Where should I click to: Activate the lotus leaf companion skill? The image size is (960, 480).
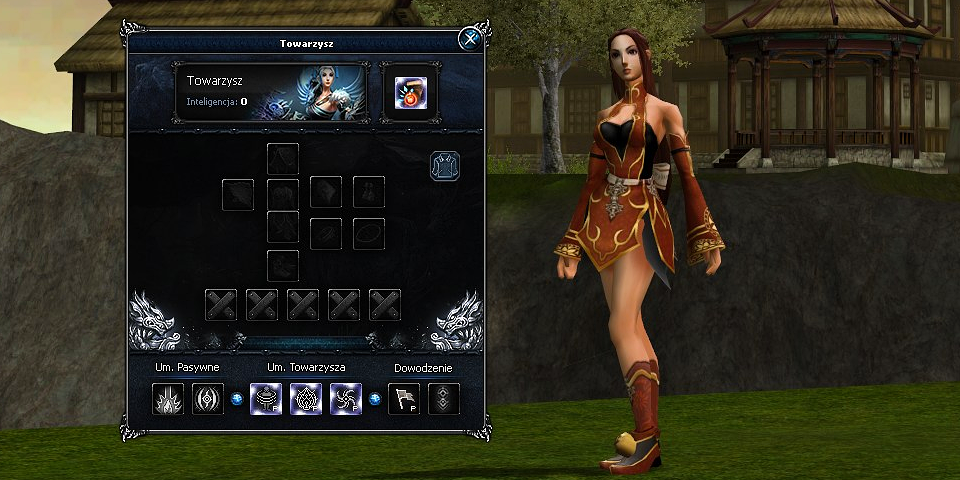pyautogui.click(x=306, y=399)
